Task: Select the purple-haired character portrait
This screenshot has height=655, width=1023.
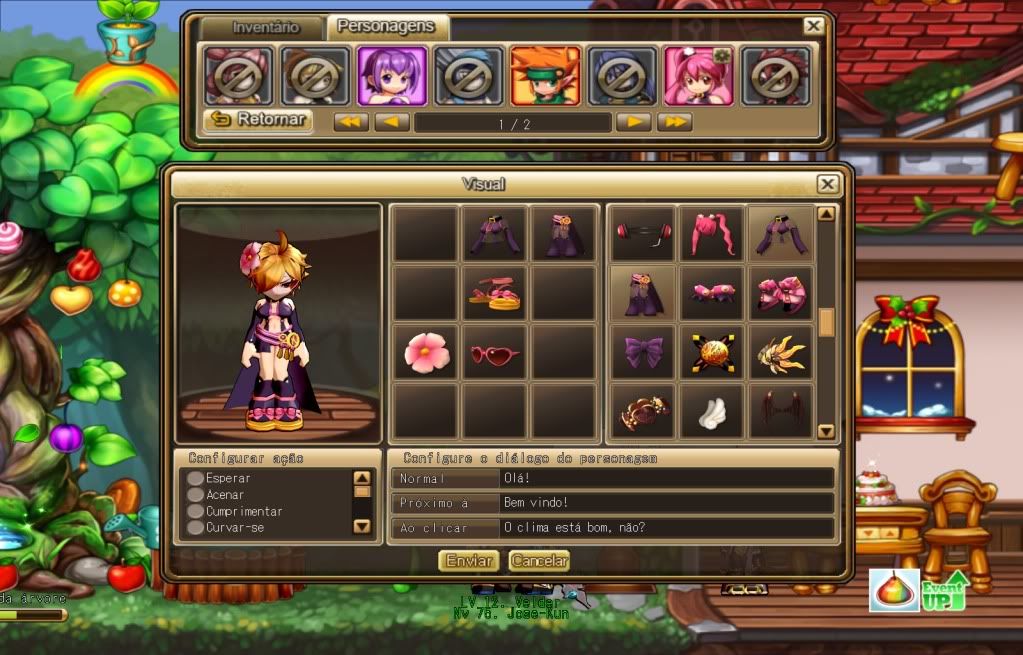Action: (x=393, y=76)
